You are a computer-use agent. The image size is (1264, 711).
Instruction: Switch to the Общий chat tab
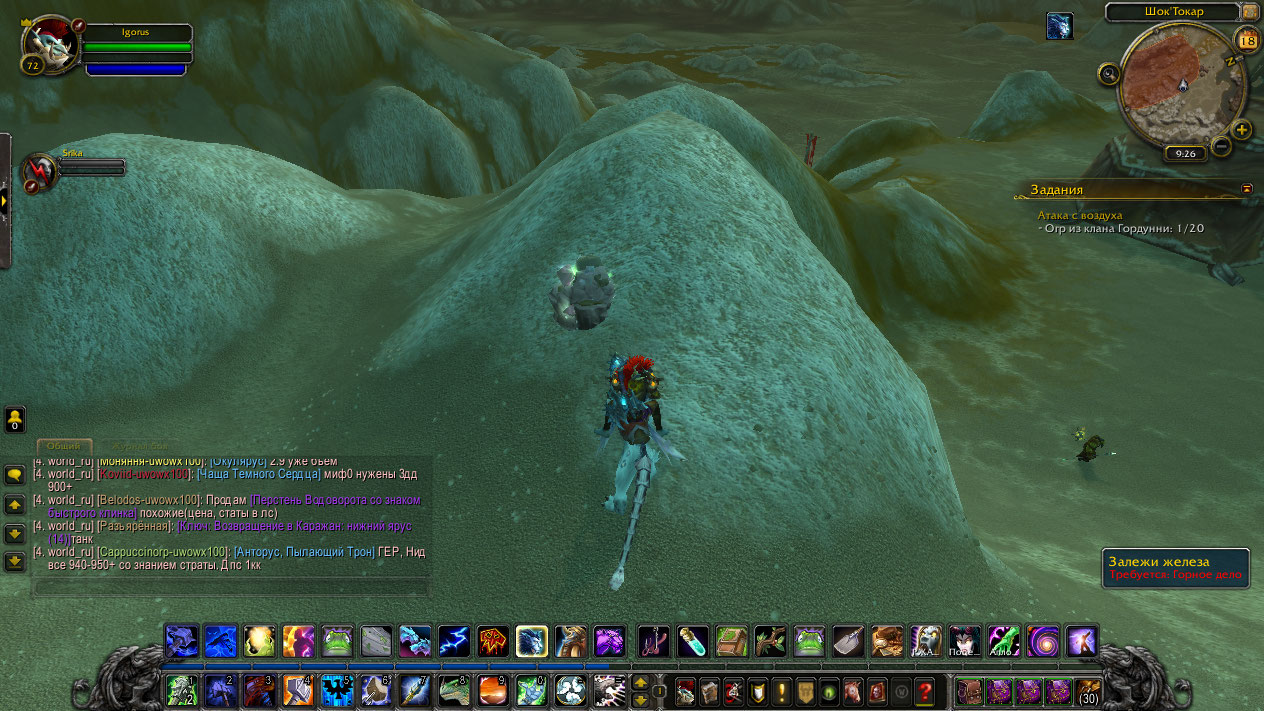[64, 446]
